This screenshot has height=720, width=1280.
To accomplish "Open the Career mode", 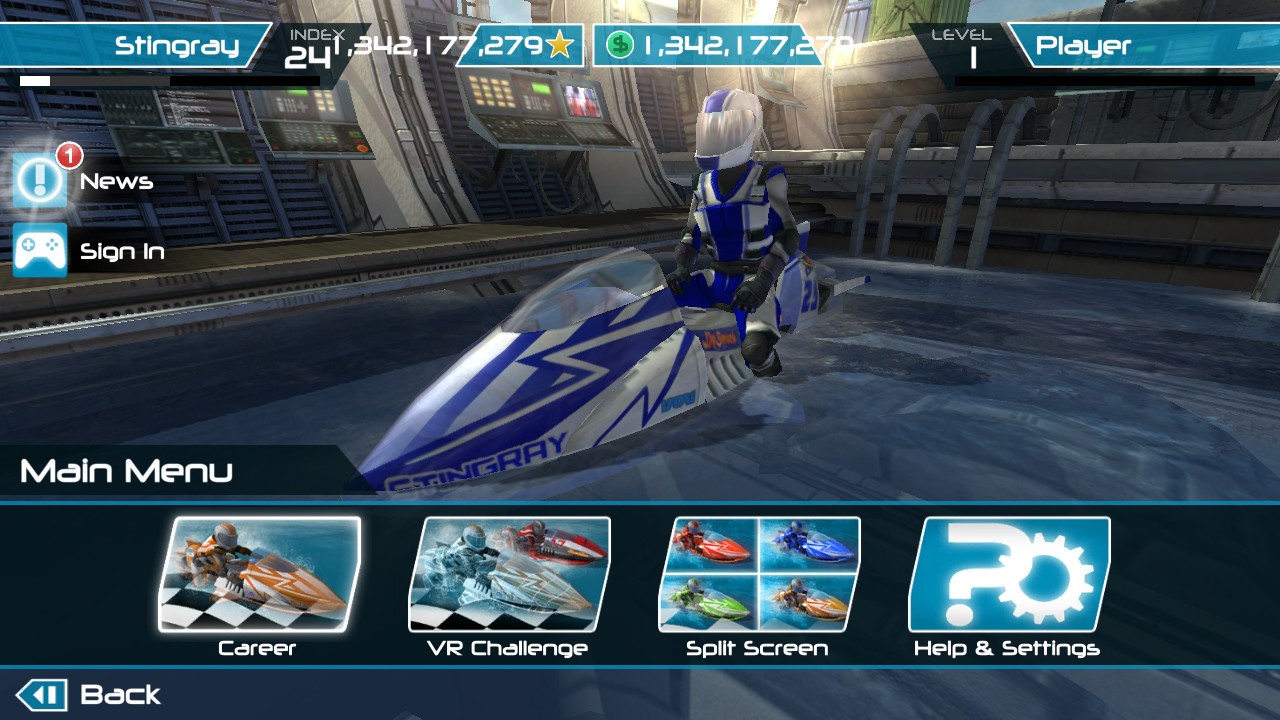I will [x=259, y=575].
